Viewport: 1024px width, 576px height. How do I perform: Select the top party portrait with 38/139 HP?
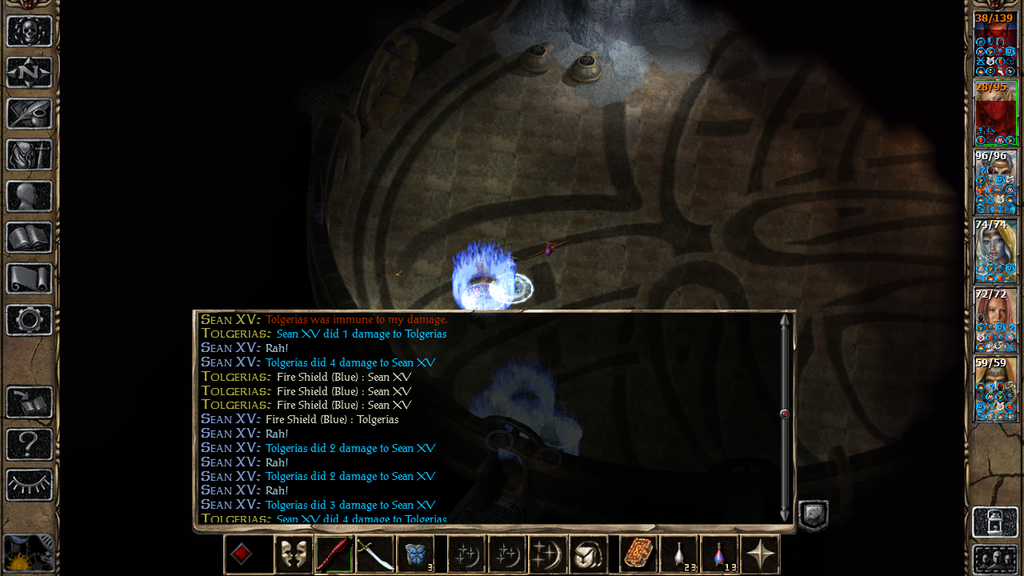click(995, 45)
